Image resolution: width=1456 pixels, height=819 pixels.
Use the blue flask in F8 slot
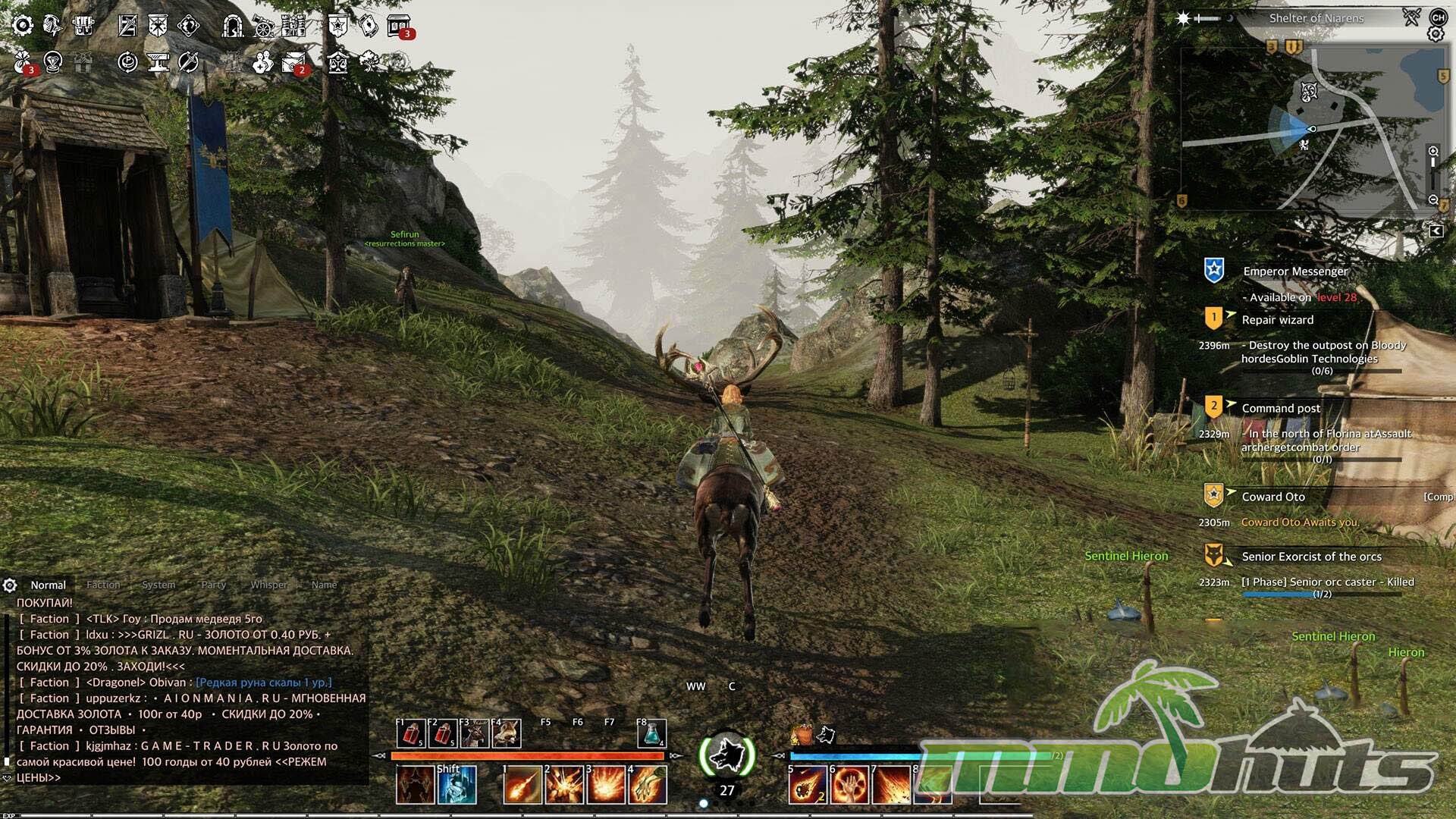[651, 733]
